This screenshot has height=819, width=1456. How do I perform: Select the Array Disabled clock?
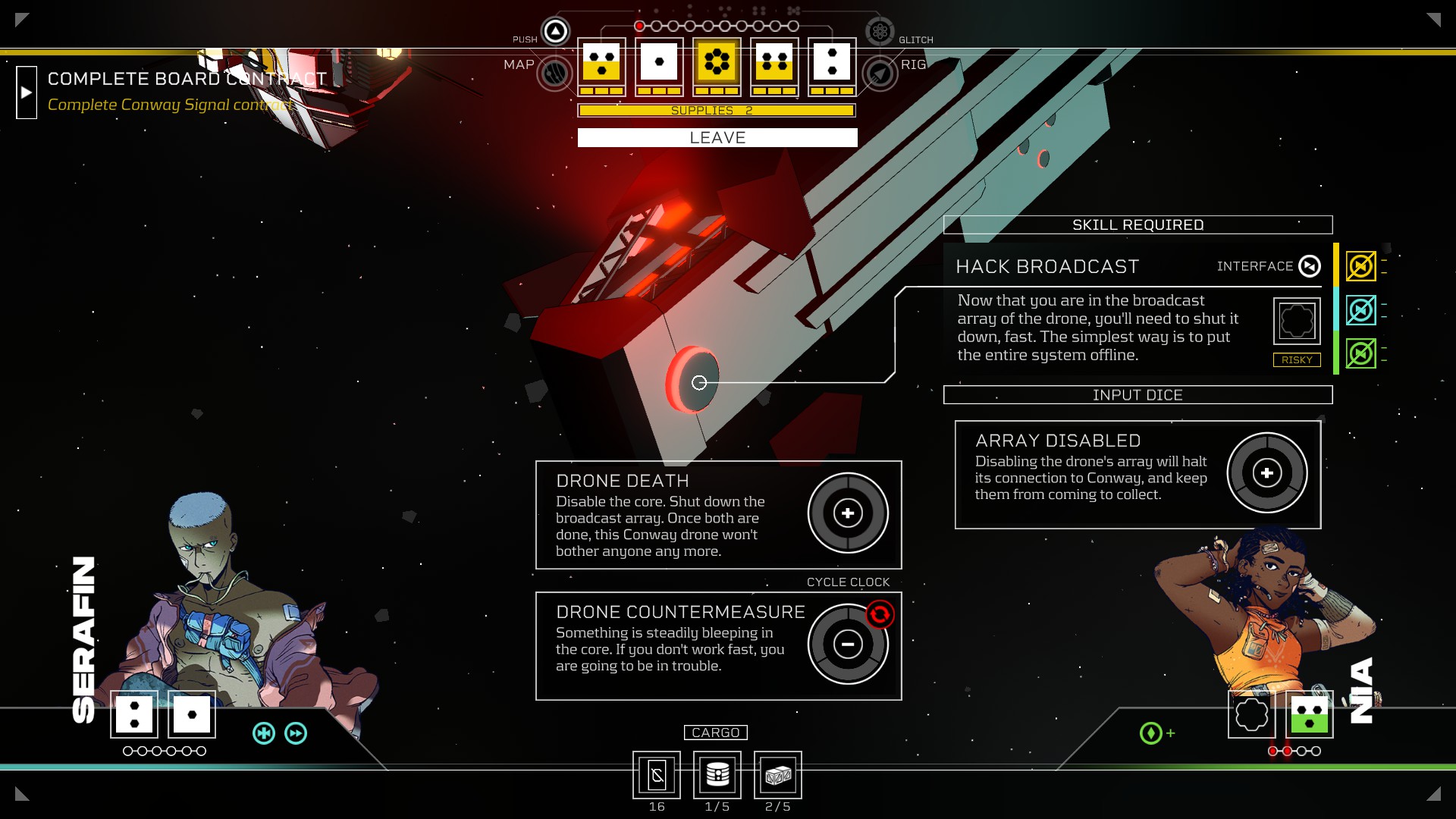pyautogui.click(x=1266, y=473)
